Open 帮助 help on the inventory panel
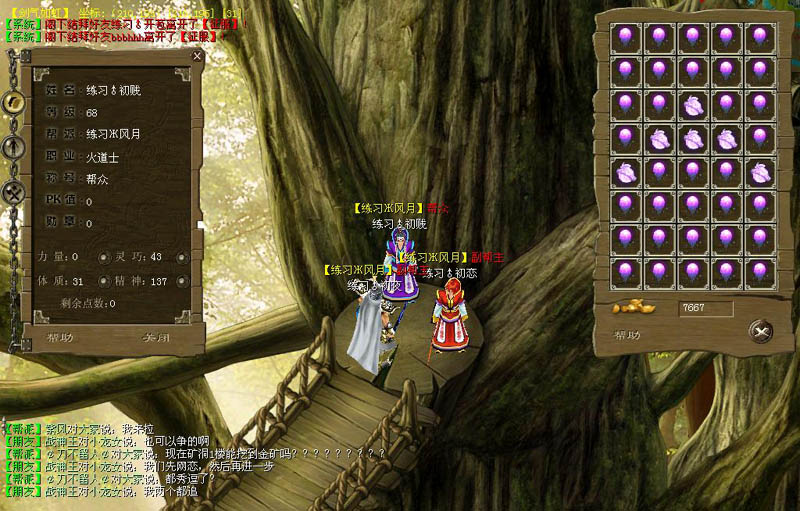800x511 pixels. click(628, 335)
